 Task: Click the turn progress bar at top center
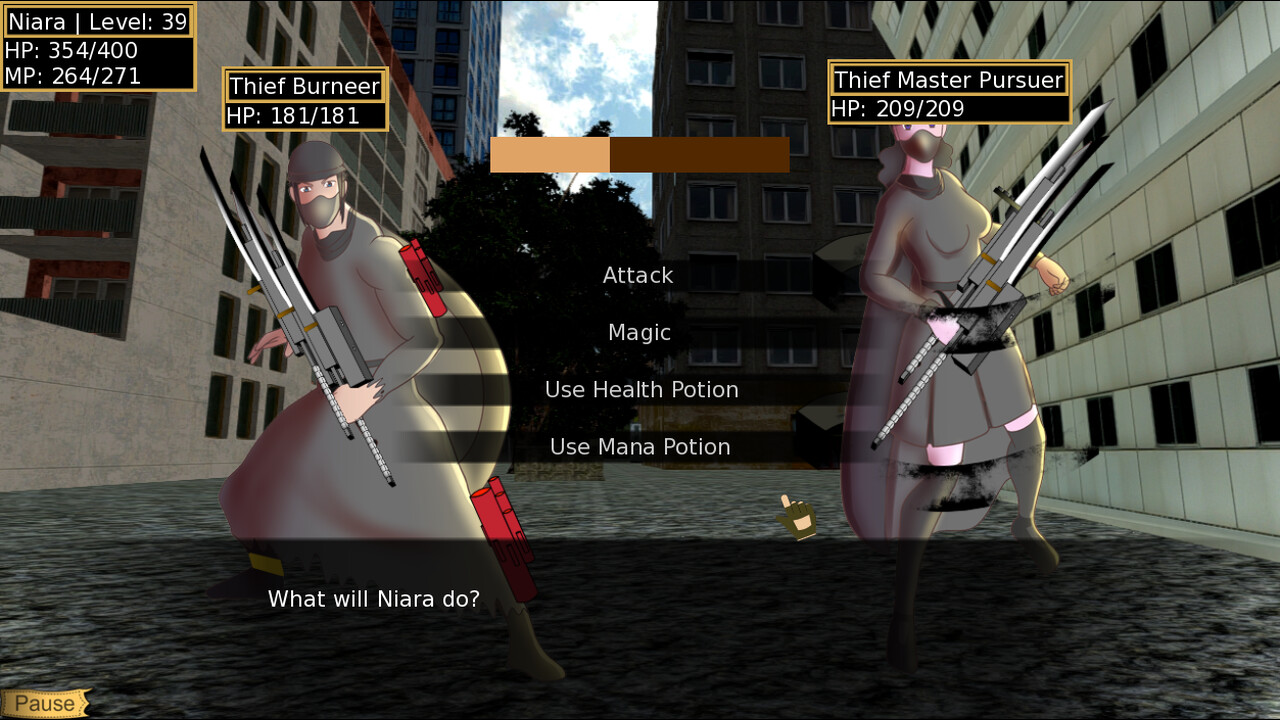[x=640, y=155]
